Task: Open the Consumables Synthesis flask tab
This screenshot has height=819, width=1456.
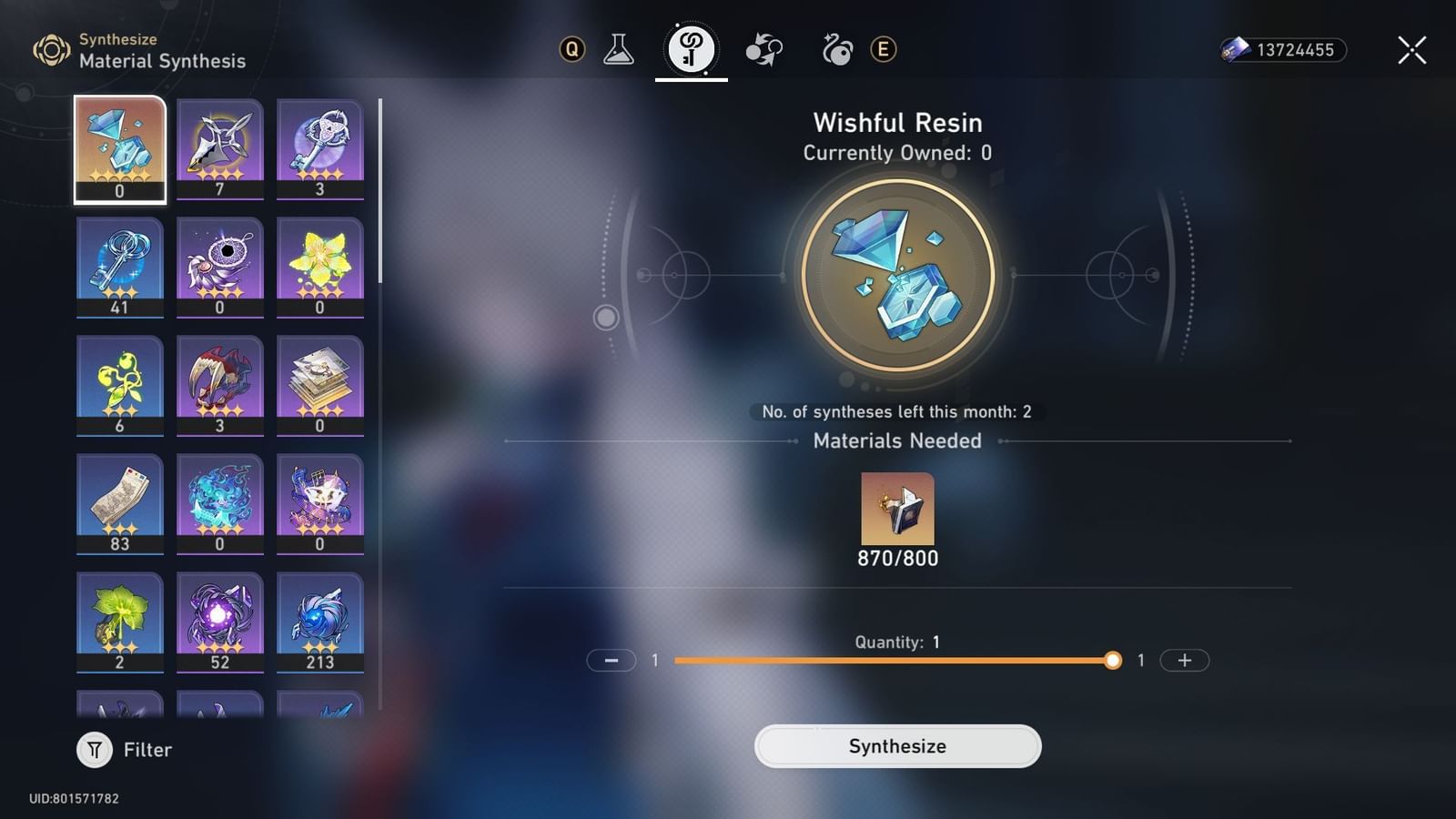Action: pyautogui.click(x=620, y=50)
